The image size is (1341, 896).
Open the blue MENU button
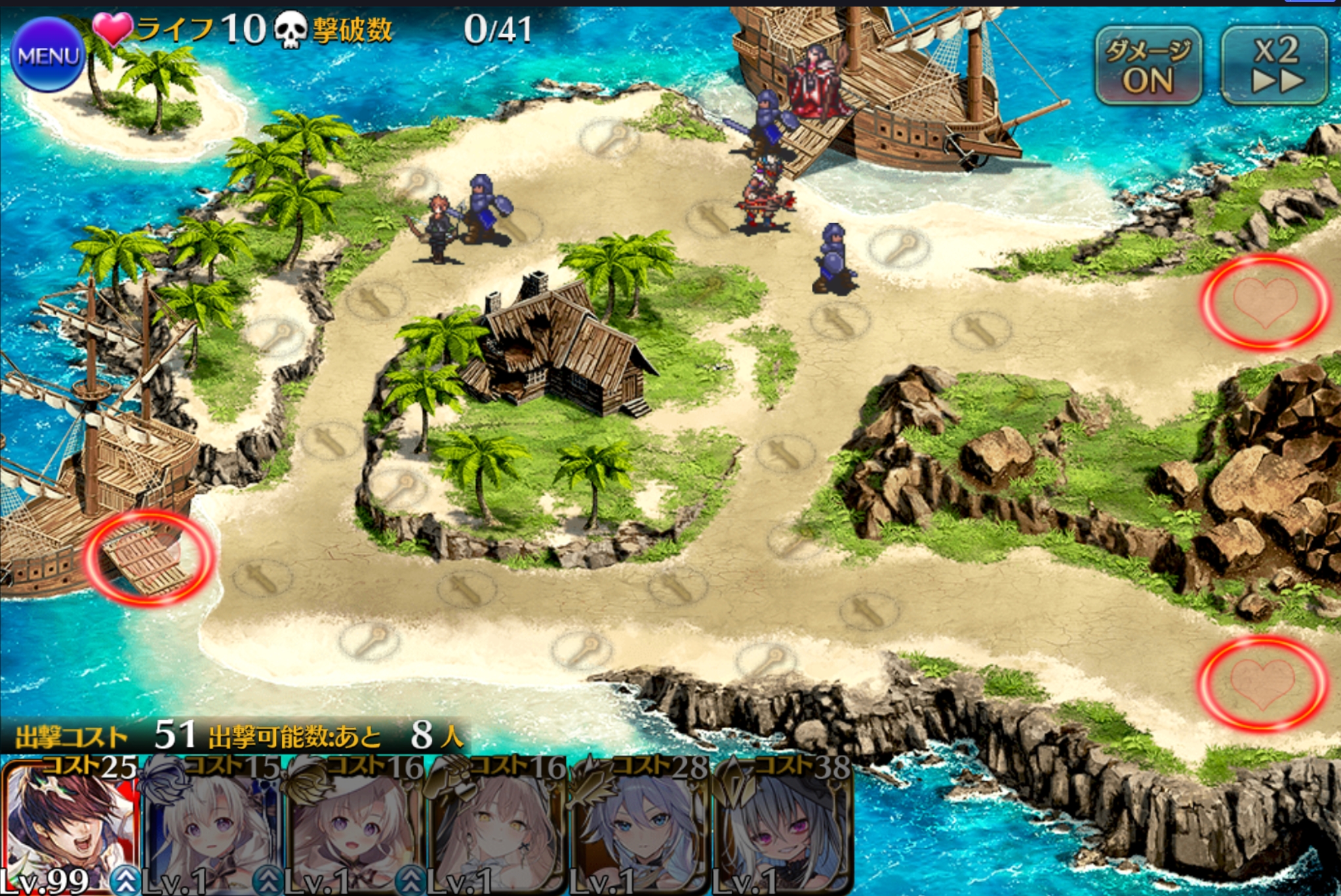click(47, 56)
